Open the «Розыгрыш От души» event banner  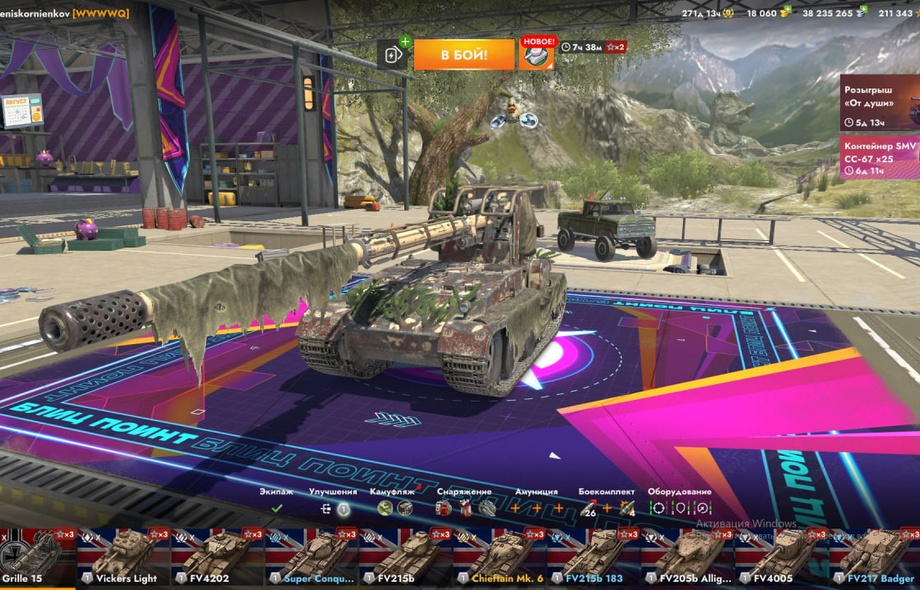[x=878, y=103]
